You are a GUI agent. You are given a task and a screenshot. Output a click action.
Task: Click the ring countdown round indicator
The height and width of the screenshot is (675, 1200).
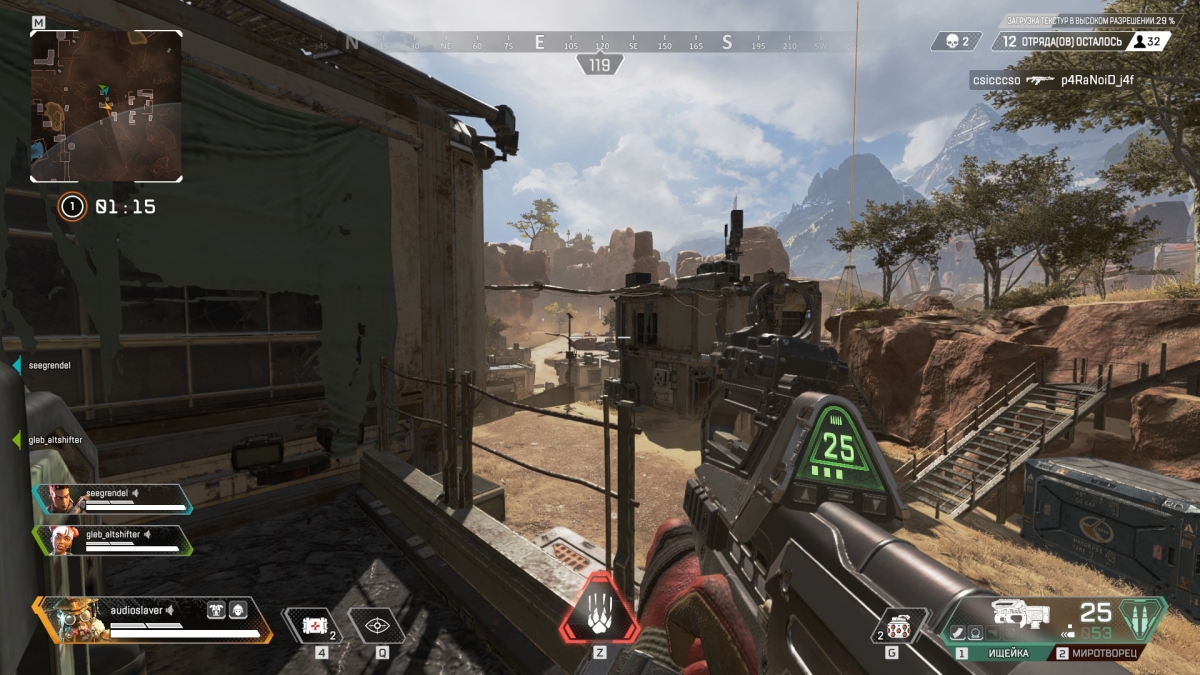point(71,207)
